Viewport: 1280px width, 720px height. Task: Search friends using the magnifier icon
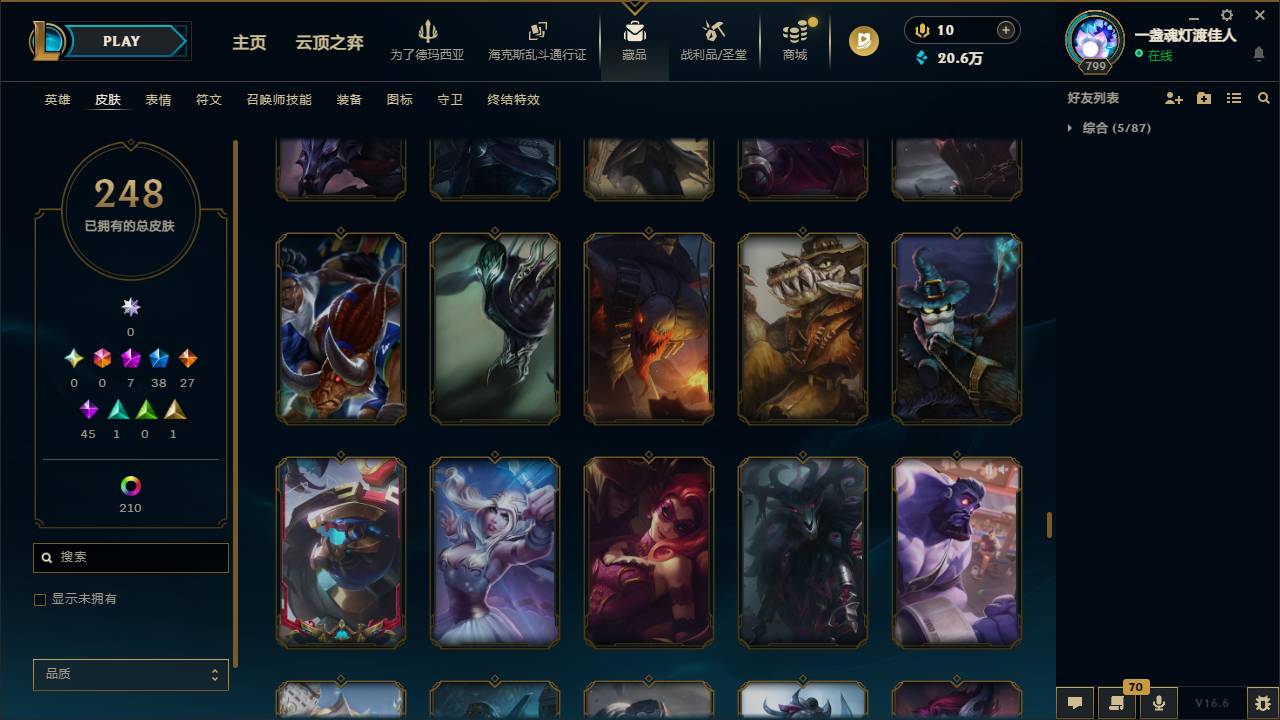coord(1264,97)
